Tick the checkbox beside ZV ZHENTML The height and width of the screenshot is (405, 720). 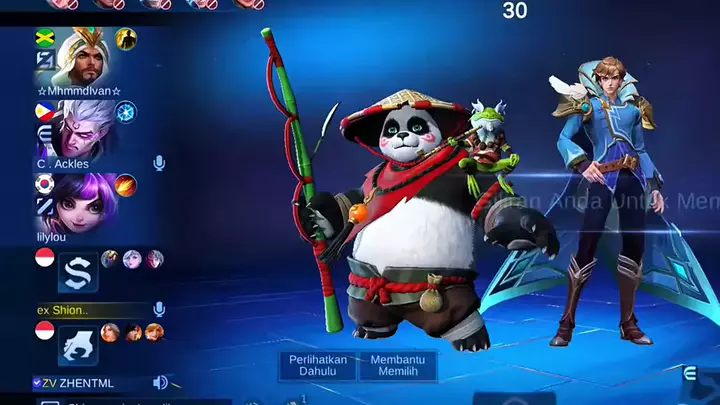coord(37,382)
